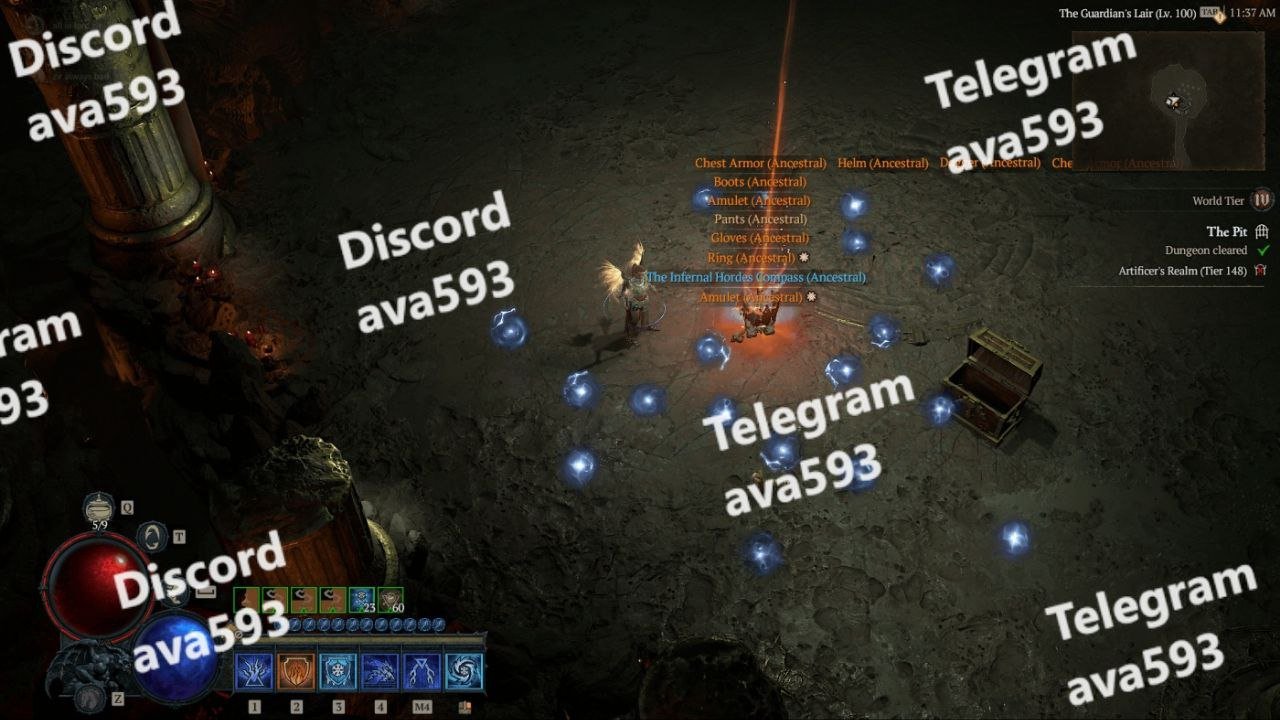Trigger the blue serpent skill in slot 4
This screenshot has height=720, width=1280.
pyautogui.click(x=380, y=672)
